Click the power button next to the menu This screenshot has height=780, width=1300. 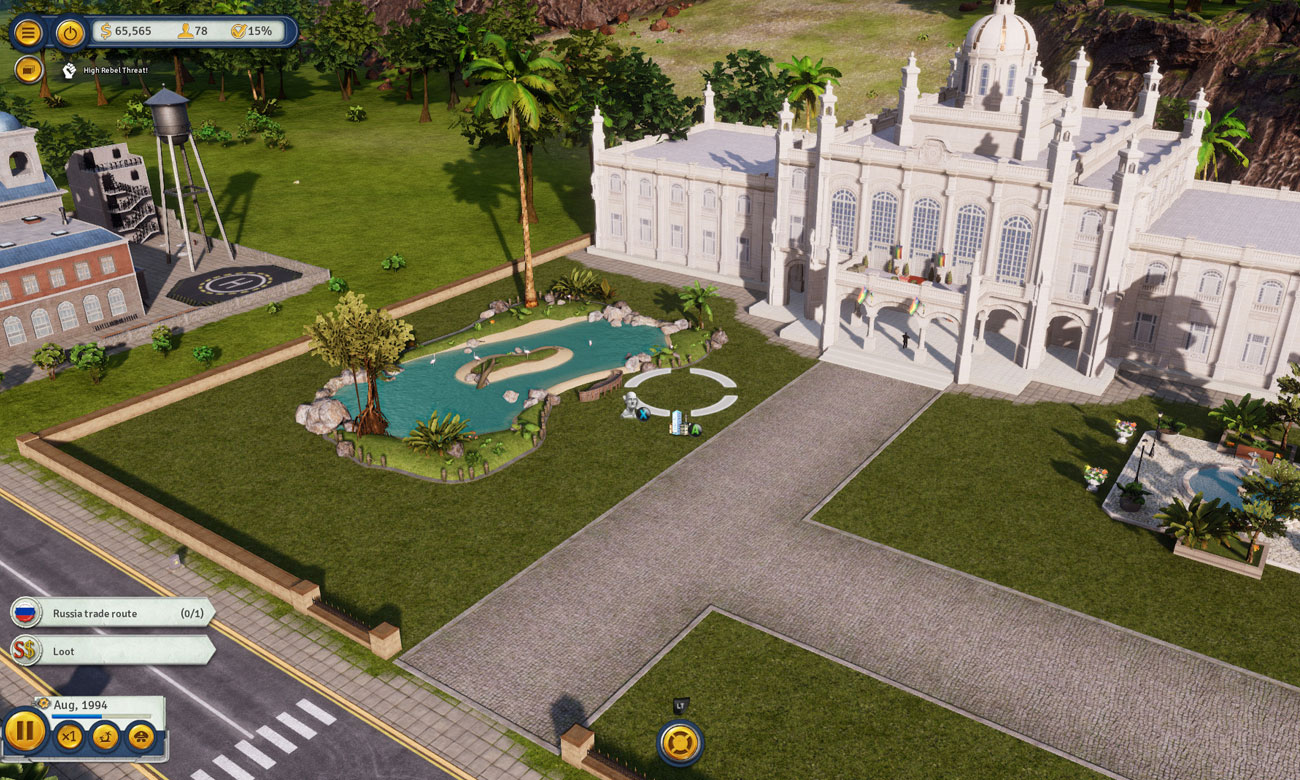click(x=69, y=31)
